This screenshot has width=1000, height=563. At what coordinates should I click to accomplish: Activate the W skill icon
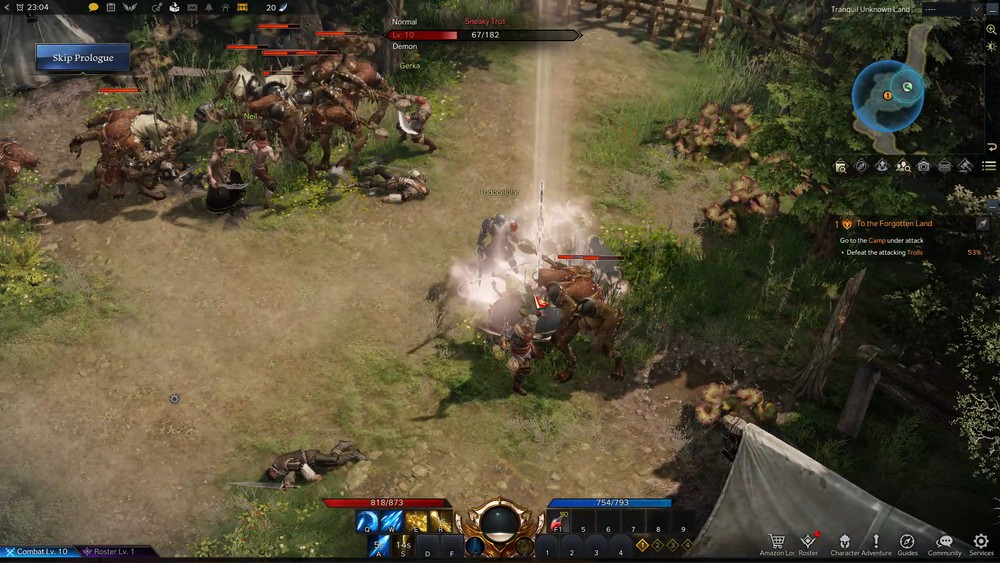pyautogui.click(x=391, y=521)
